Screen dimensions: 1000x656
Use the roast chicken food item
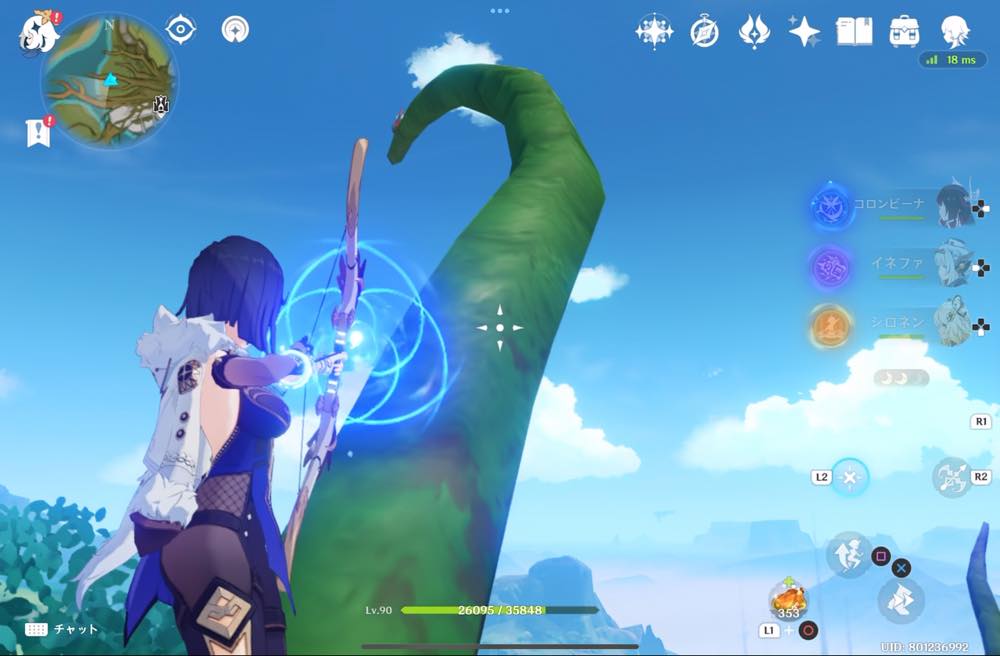click(x=788, y=600)
